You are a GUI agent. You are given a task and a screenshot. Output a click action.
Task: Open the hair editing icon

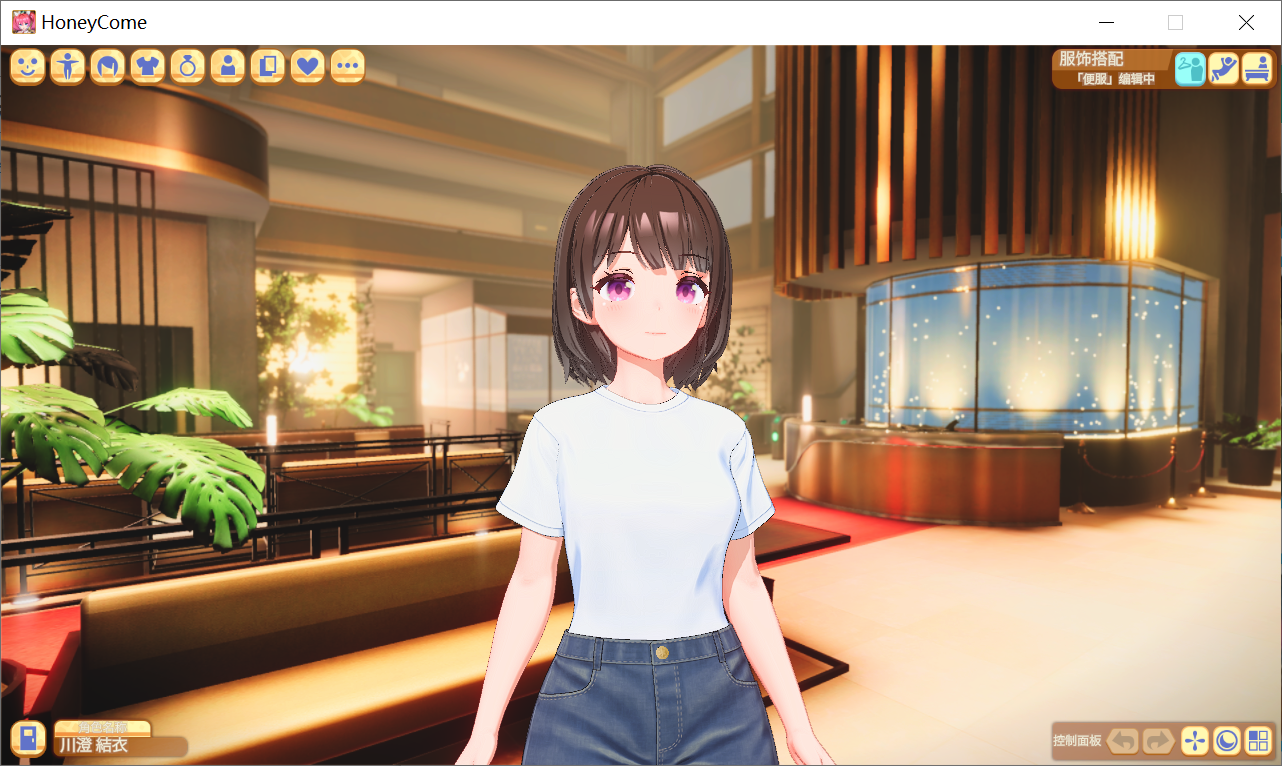pyautogui.click(x=107, y=66)
